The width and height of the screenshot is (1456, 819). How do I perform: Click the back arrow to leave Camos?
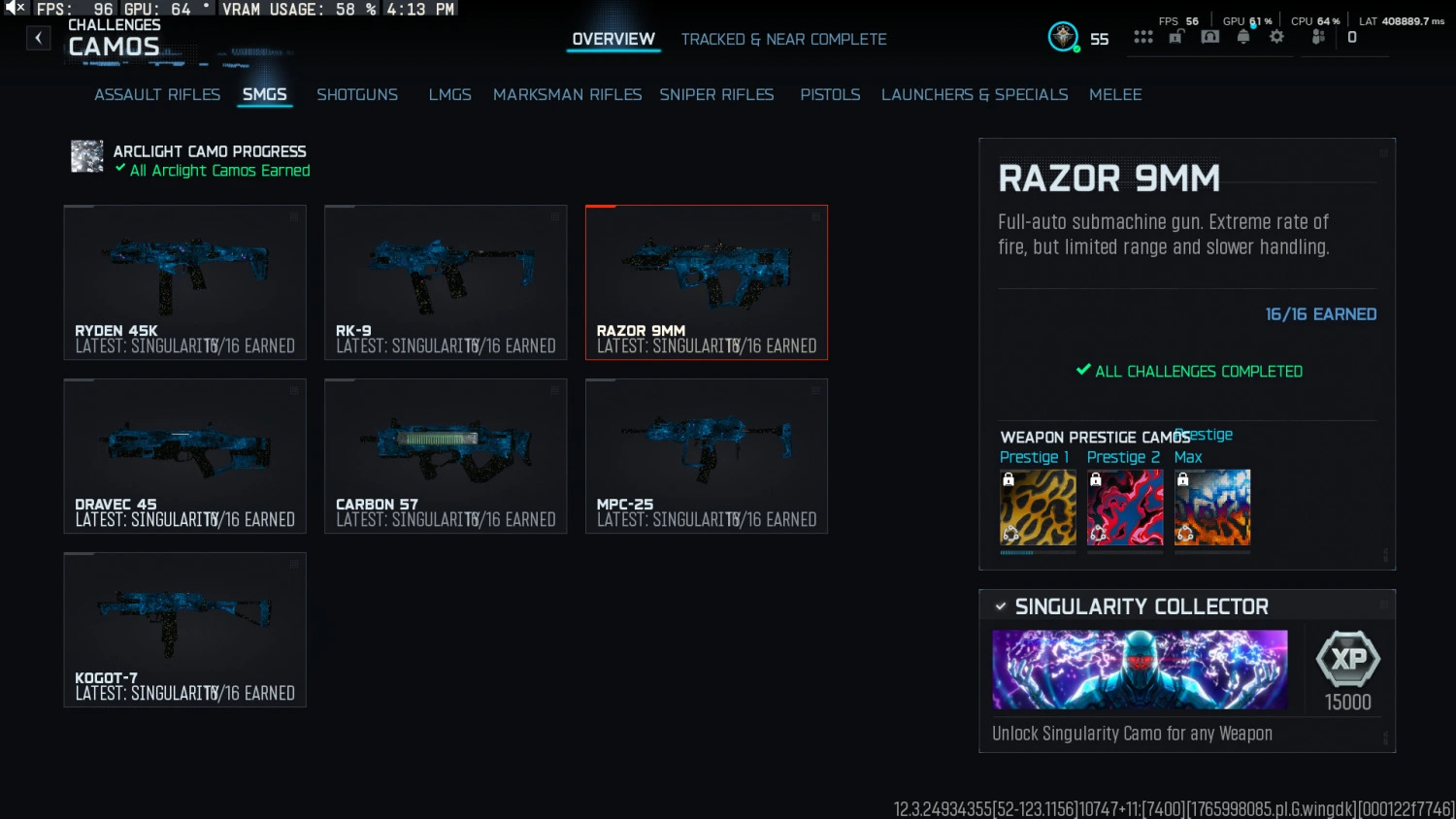(38, 37)
